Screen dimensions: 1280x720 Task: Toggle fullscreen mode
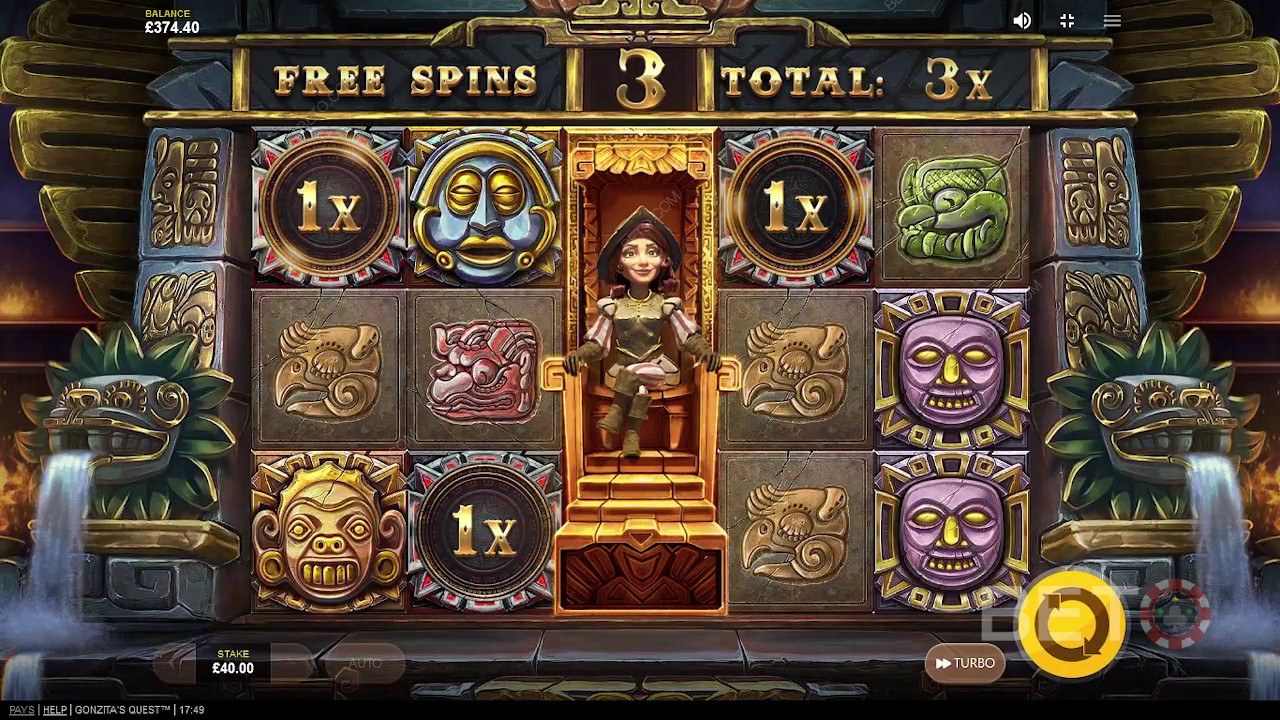(1067, 21)
